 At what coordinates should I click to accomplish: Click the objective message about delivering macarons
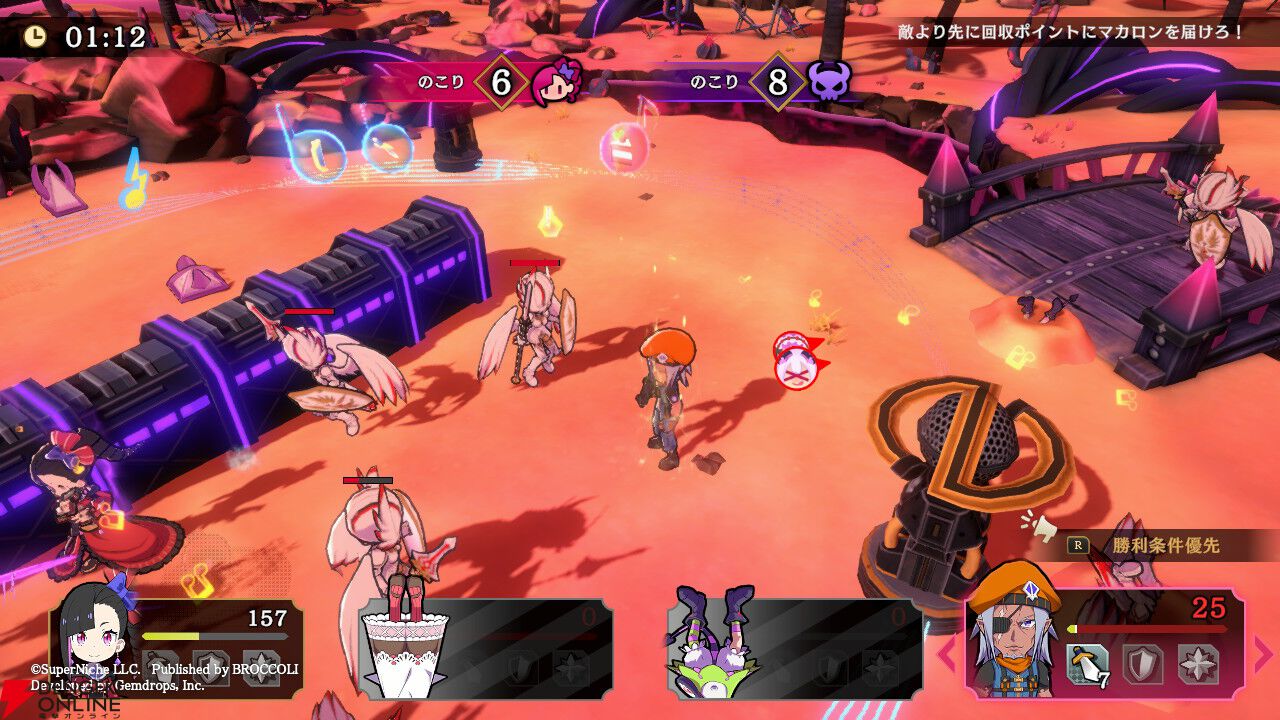[x=1070, y=31]
